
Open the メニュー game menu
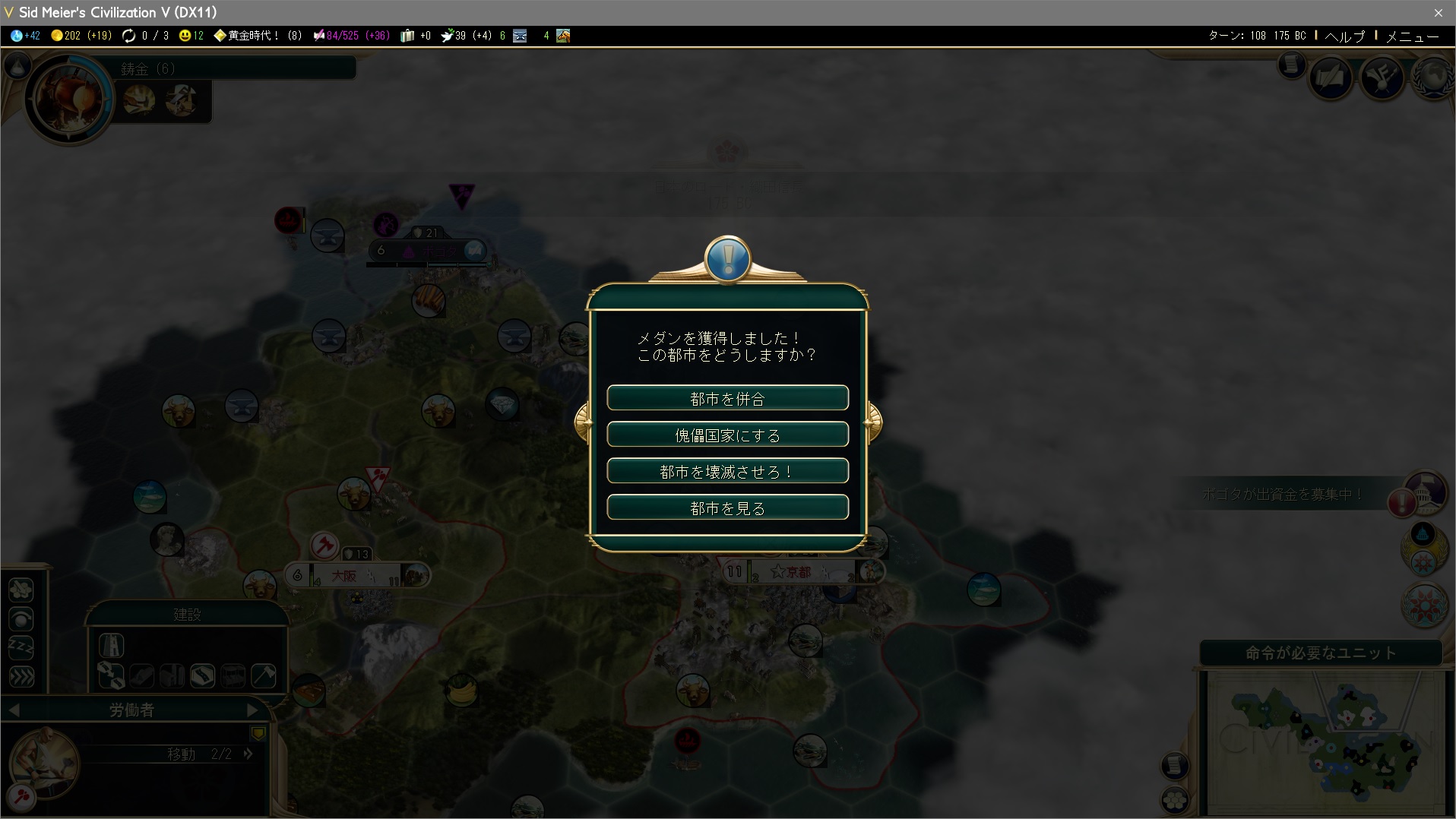[x=1412, y=36]
